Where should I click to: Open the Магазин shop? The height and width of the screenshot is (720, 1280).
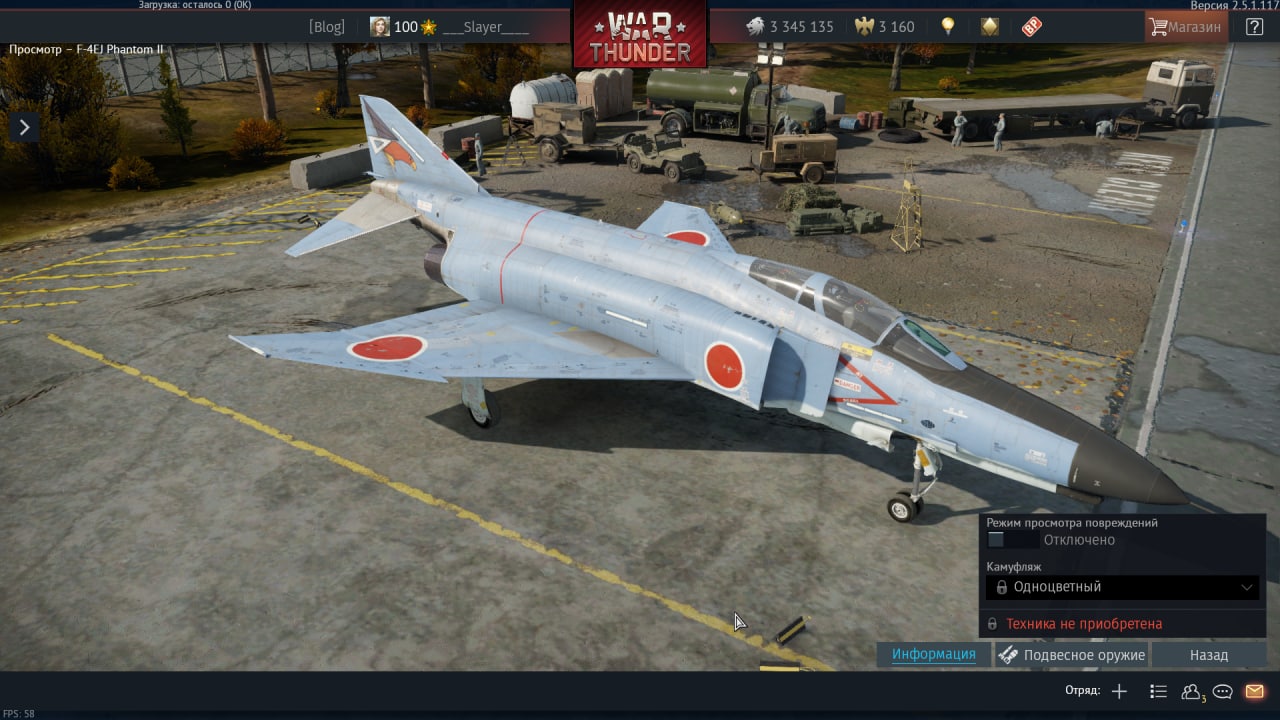pyautogui.click(x=1186, y=27)
